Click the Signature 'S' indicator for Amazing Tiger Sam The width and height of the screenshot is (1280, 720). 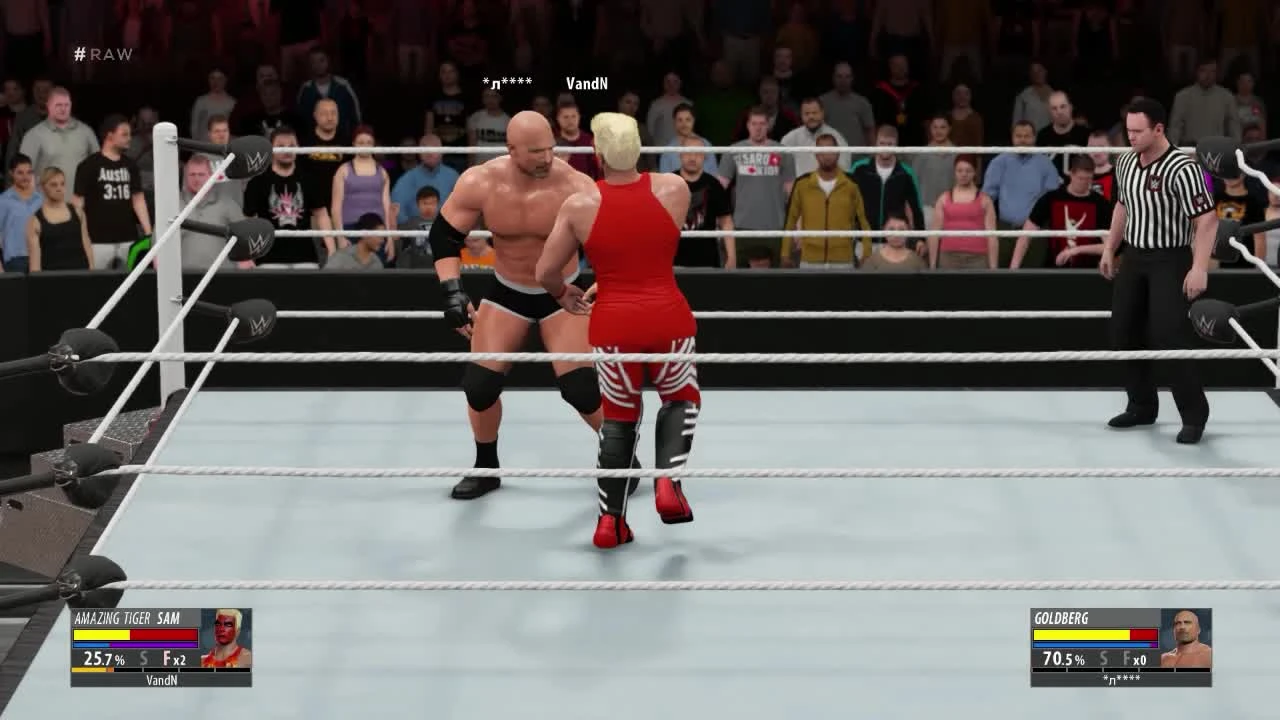tap(143, 658)
